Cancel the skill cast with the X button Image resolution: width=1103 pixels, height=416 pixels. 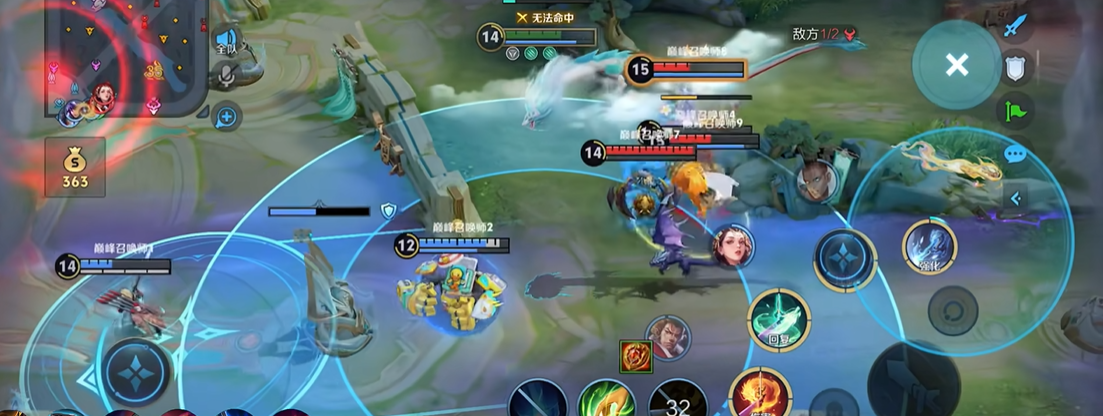coord(957,66)
